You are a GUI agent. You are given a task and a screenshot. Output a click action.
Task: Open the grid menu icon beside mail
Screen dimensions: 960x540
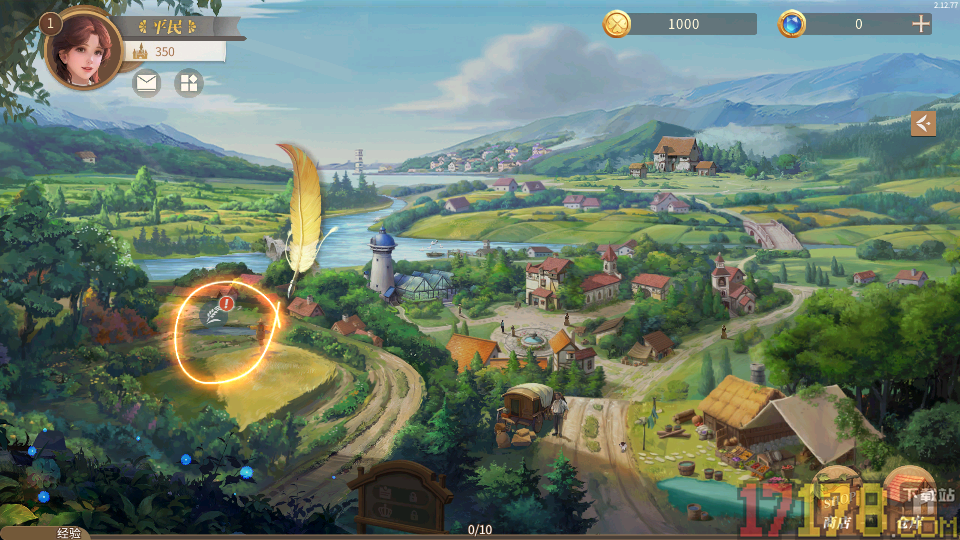188,83
